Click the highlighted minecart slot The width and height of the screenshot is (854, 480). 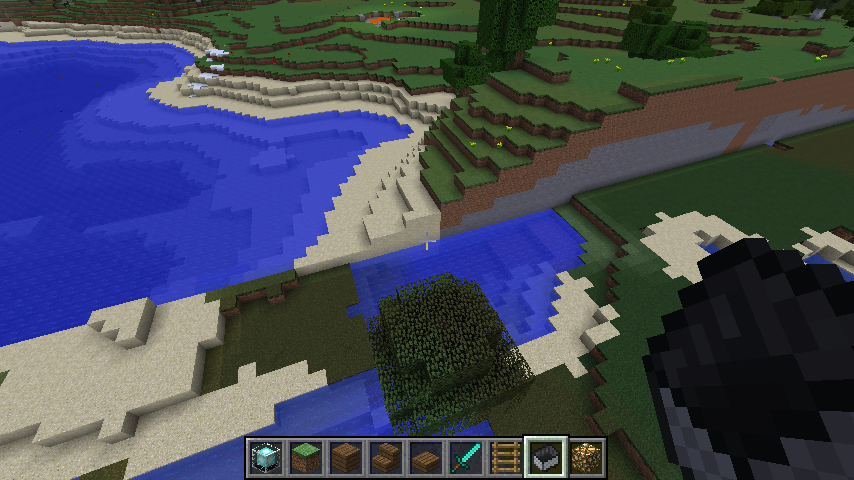546,458
